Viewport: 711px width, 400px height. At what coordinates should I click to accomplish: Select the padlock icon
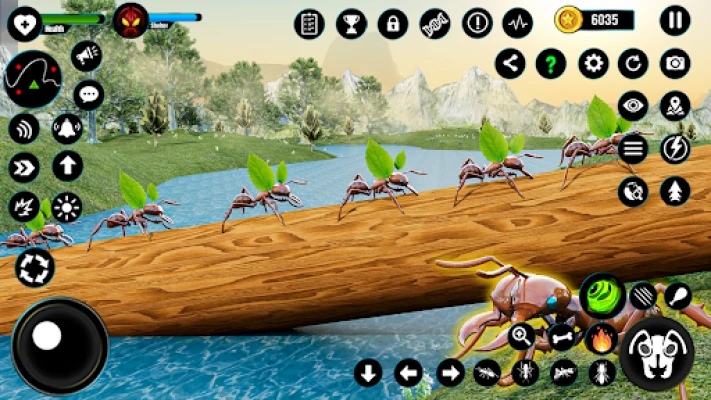pos(393,23)
